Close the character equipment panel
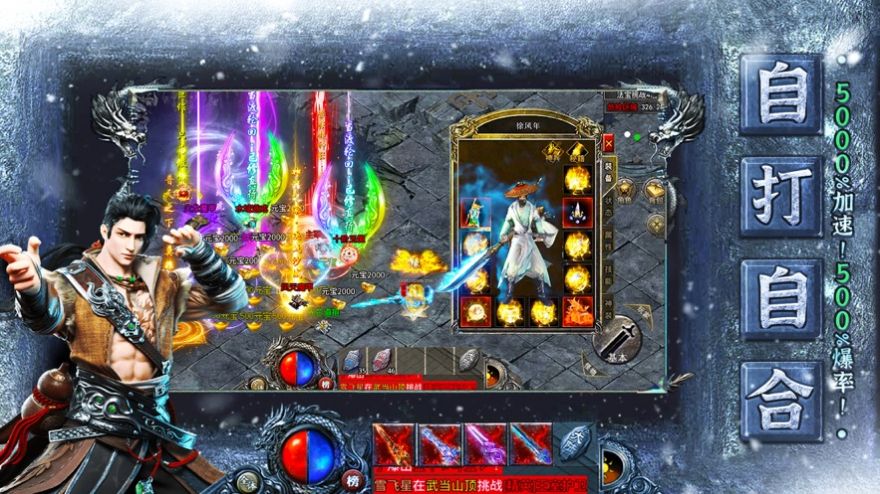 point(608,144)
